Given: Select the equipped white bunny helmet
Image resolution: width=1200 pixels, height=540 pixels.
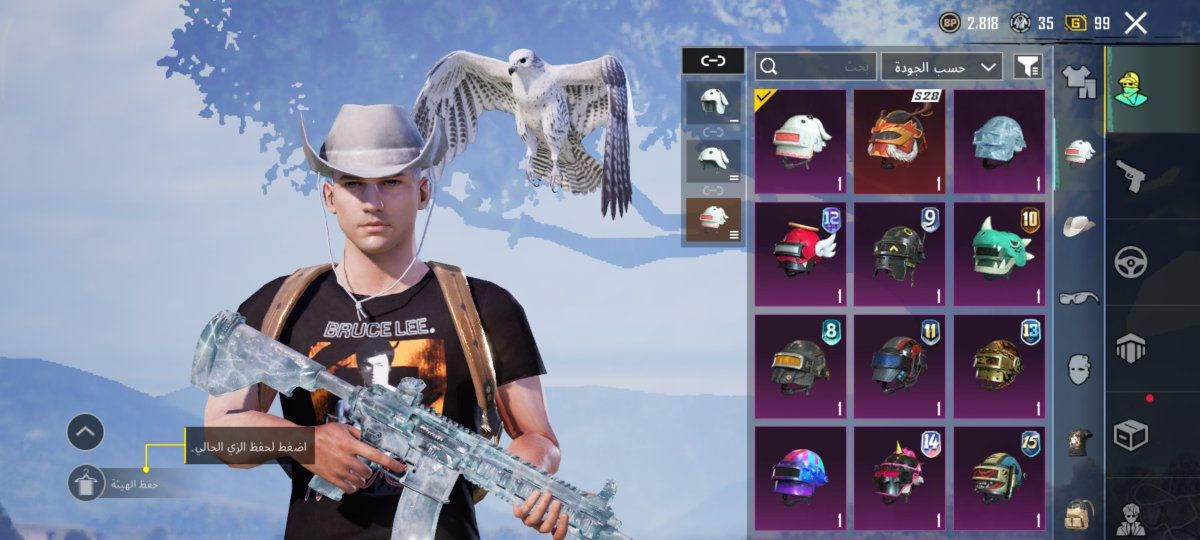Looking at the screenshot, I should (x=800, y=141).
